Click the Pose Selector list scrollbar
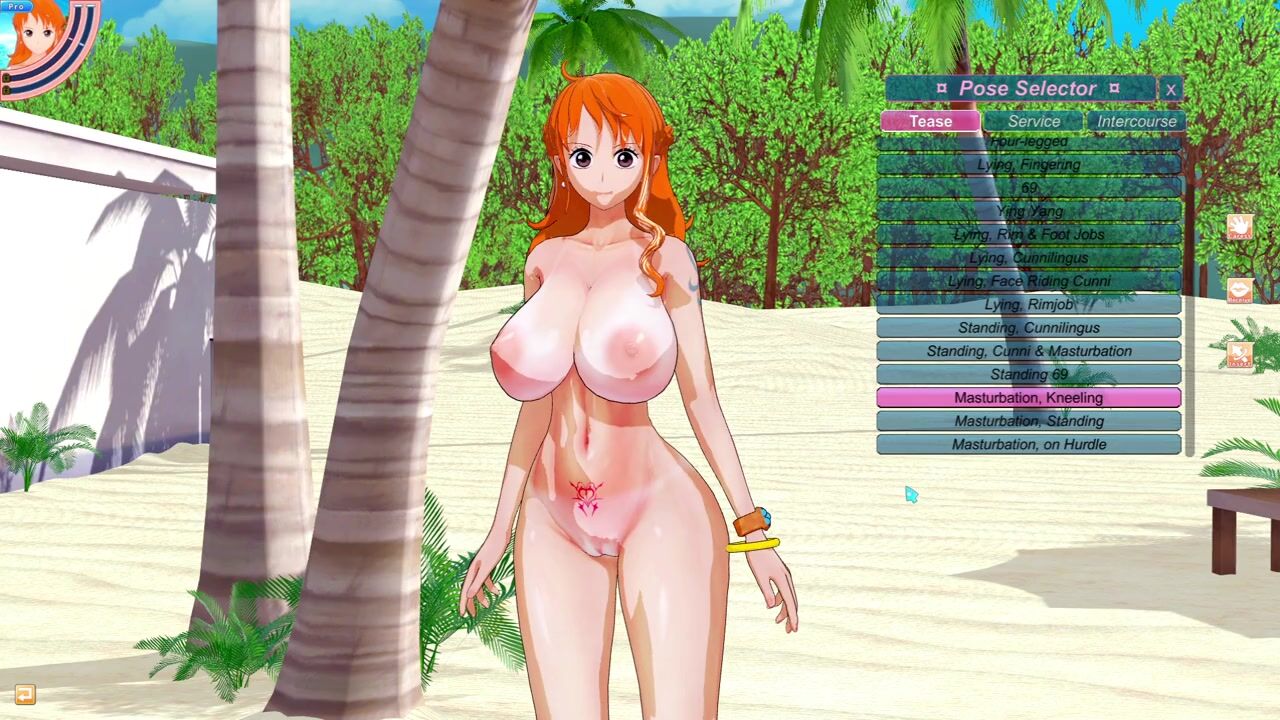The image size is (1280, 720). (x=1189, y=300)
